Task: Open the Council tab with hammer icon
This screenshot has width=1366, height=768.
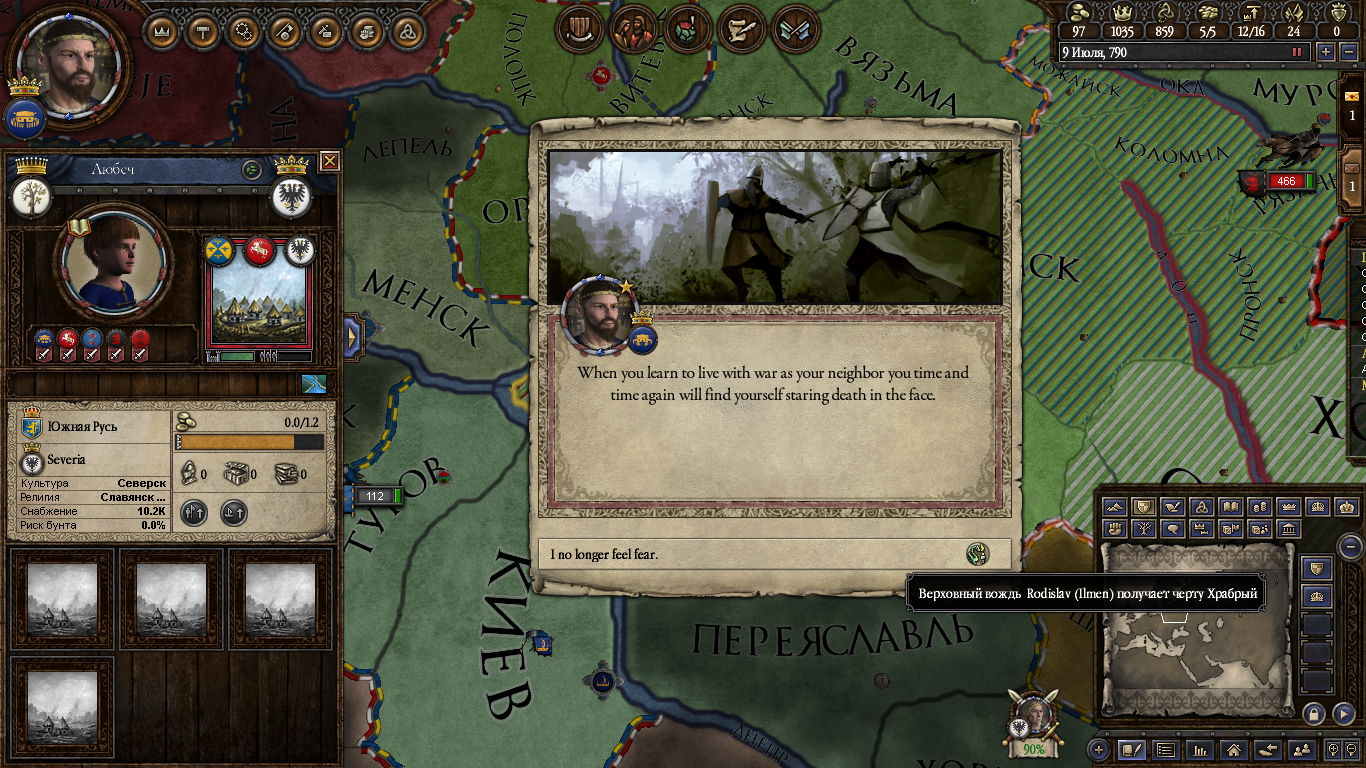Action: click(x=203, y=31)
